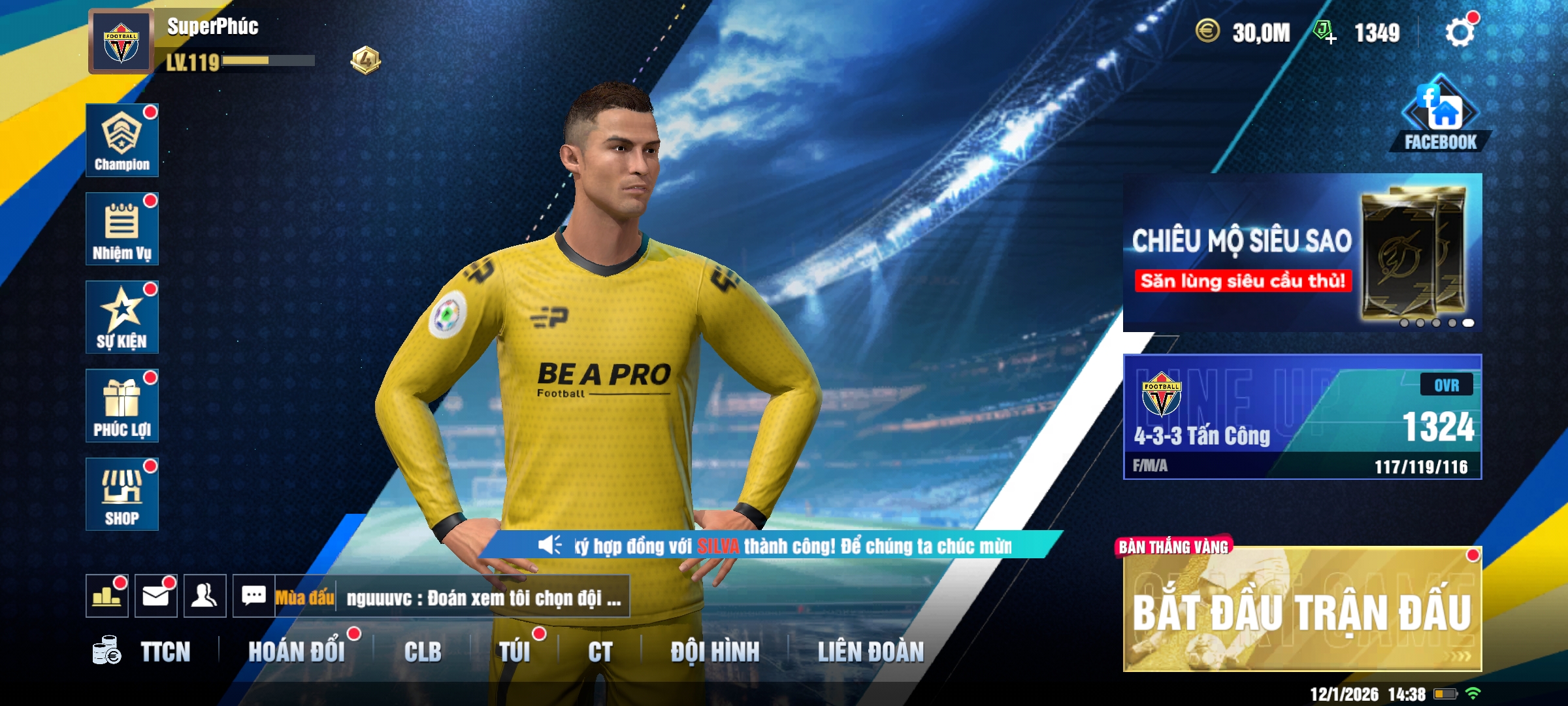Open the gear settings icon
The width and height of the screenshot is (1568, 706).
coord(1460,32)
